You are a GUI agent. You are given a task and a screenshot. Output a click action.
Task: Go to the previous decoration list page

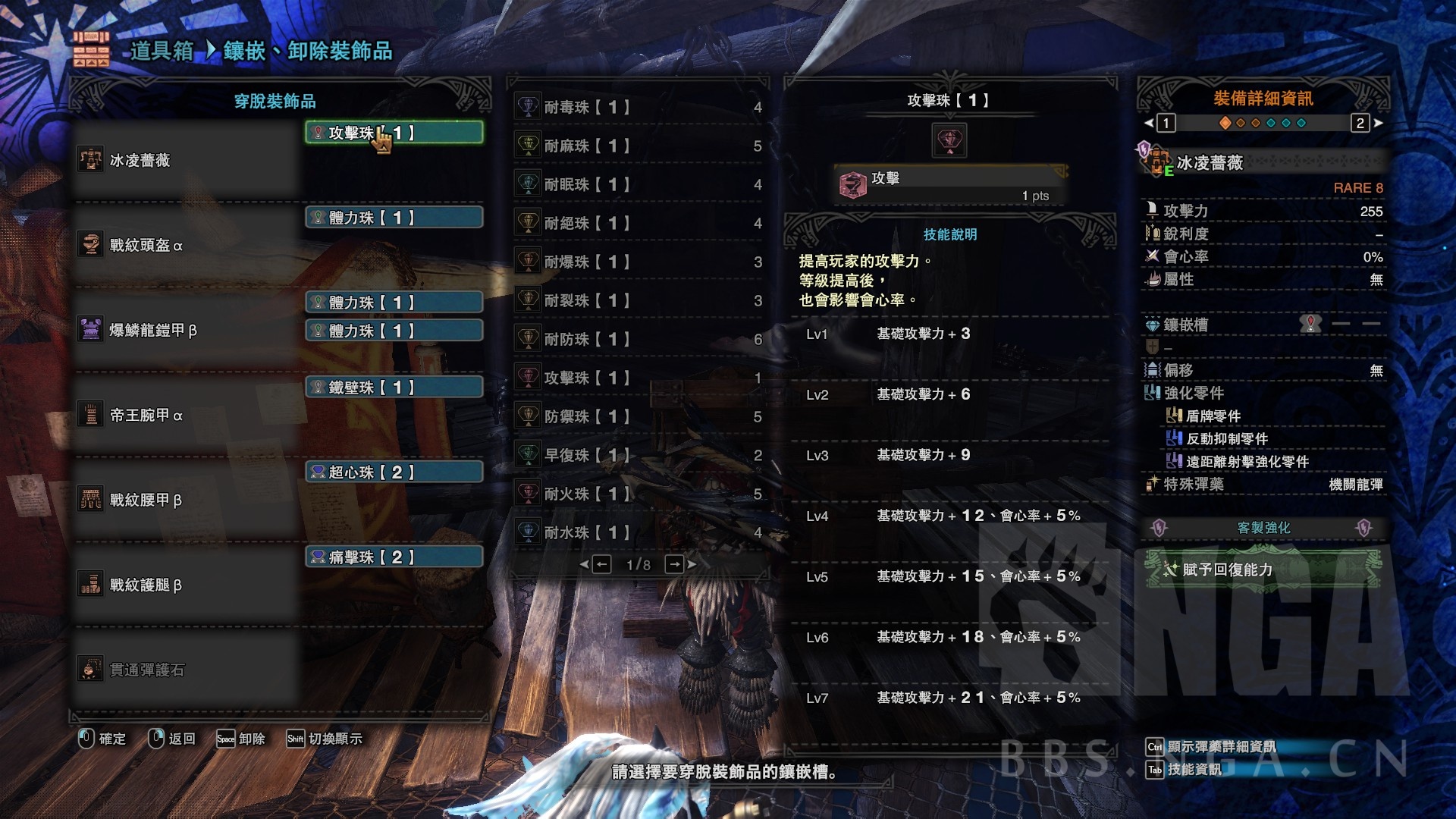point(601,564)
